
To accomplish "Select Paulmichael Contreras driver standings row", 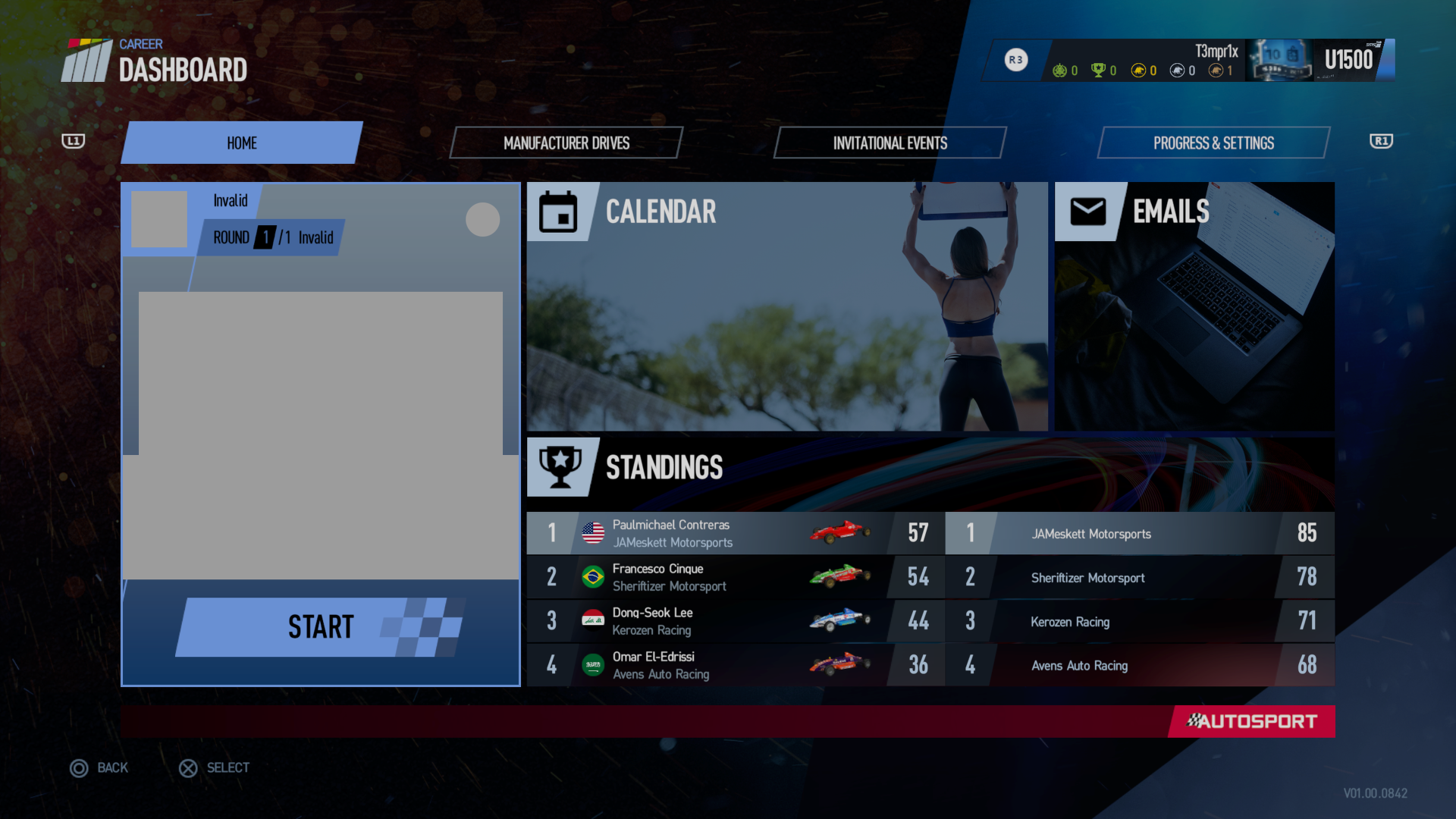I will 736,533.
